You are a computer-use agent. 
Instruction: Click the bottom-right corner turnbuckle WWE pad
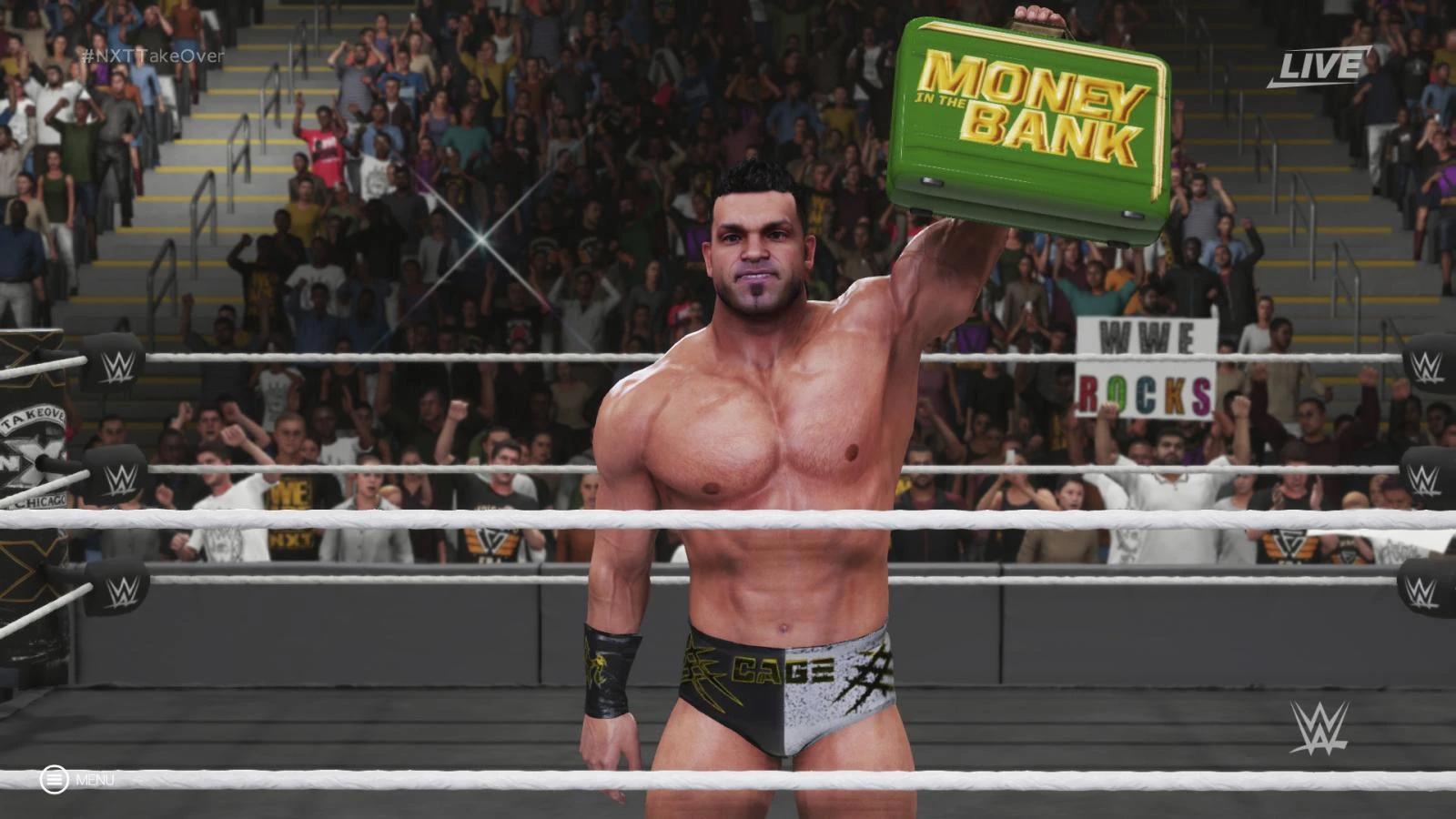(x=1421, y=591)
